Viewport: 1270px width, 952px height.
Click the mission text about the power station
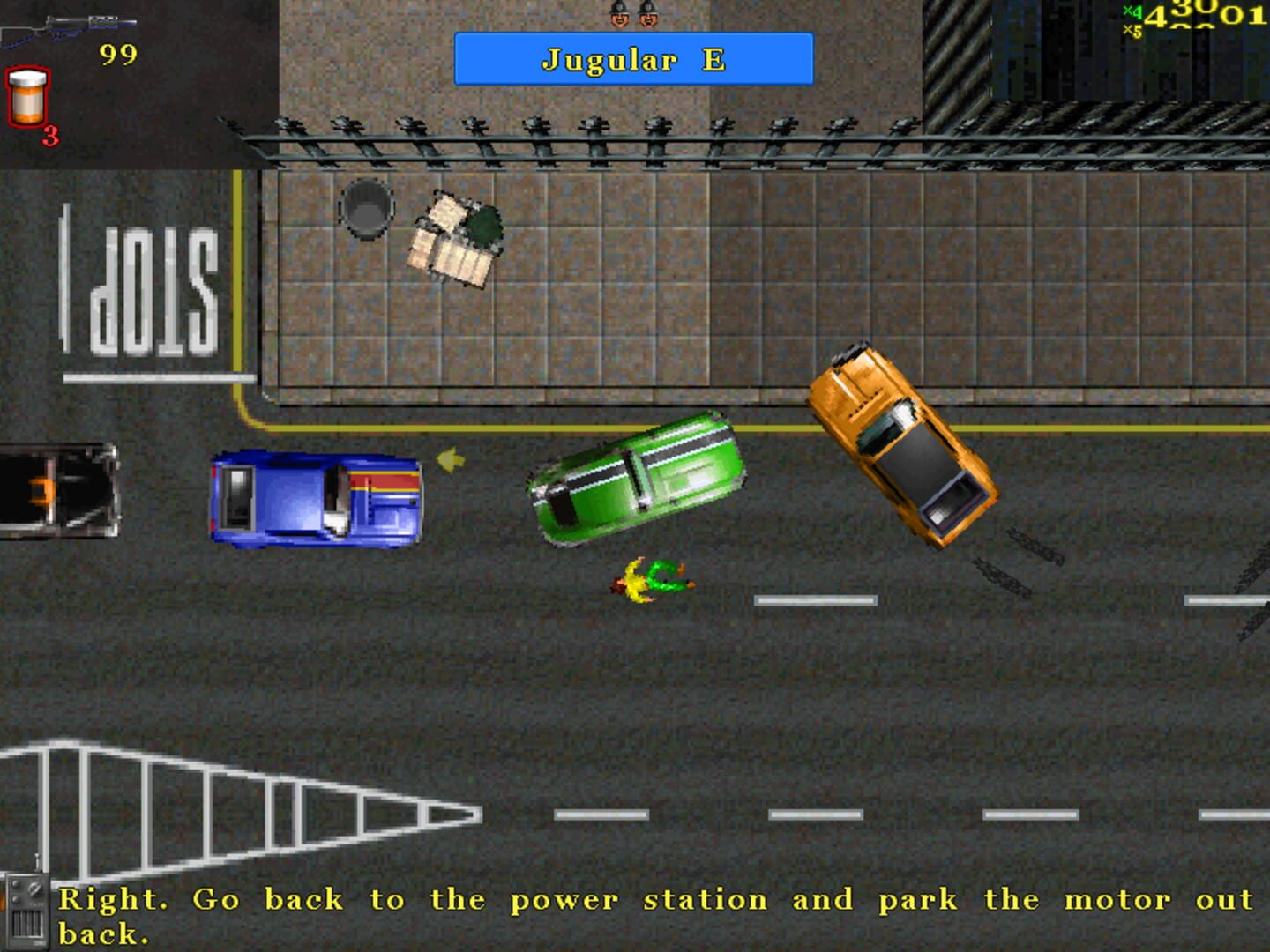tap(617, 899)
